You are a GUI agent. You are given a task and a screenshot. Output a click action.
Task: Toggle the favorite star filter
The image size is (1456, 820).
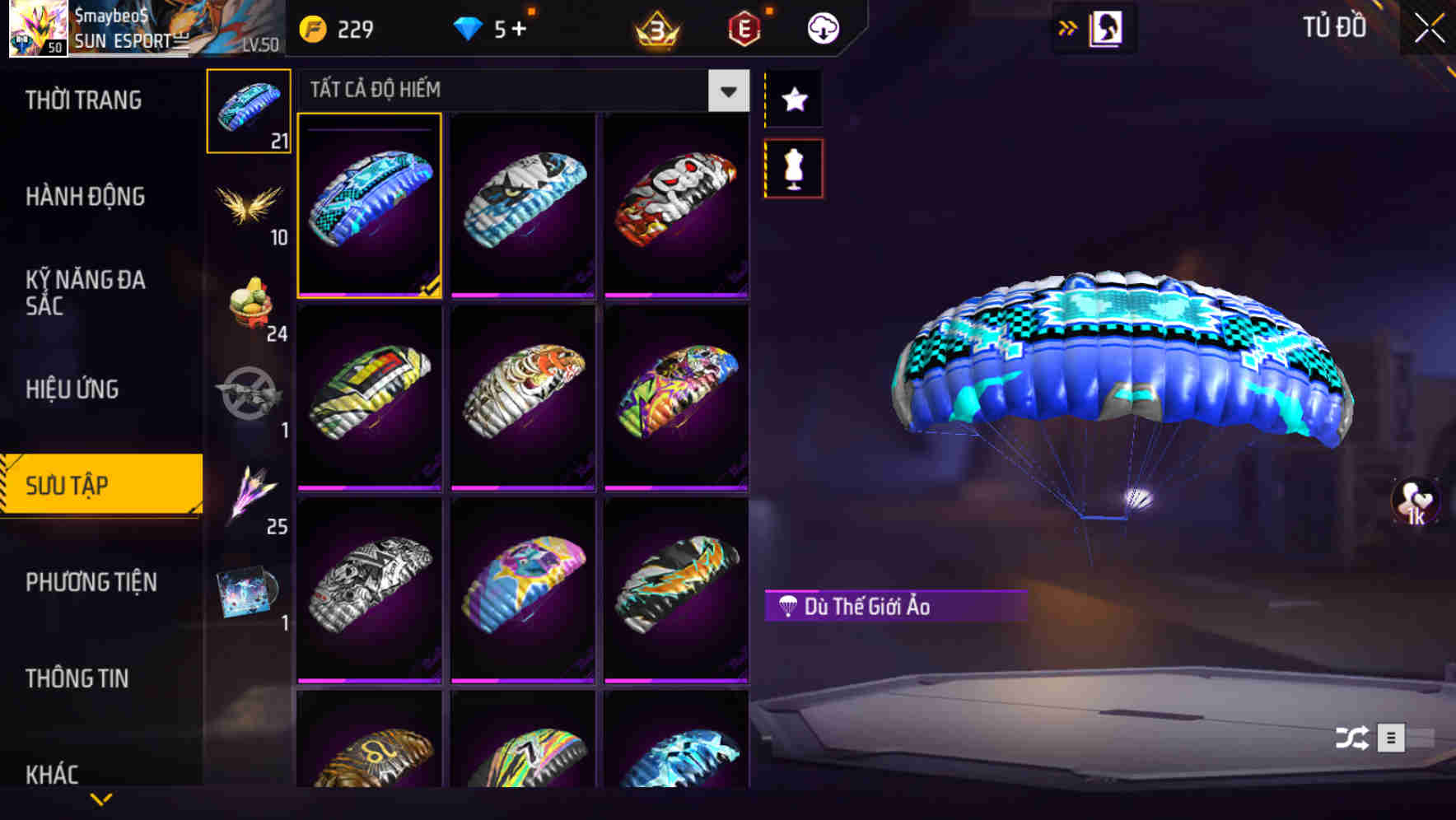coord(793,100)
